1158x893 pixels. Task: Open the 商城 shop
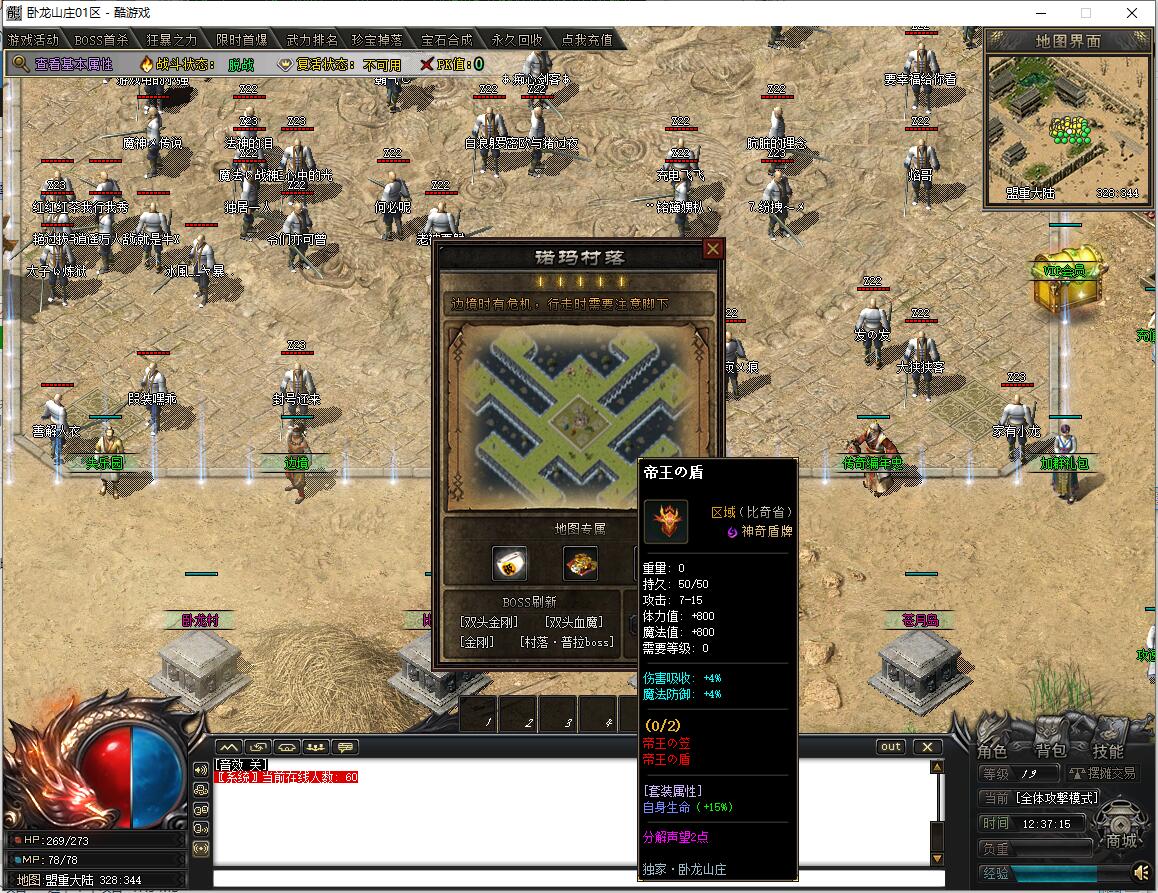pyautogui.click(x=1119, y=840)
